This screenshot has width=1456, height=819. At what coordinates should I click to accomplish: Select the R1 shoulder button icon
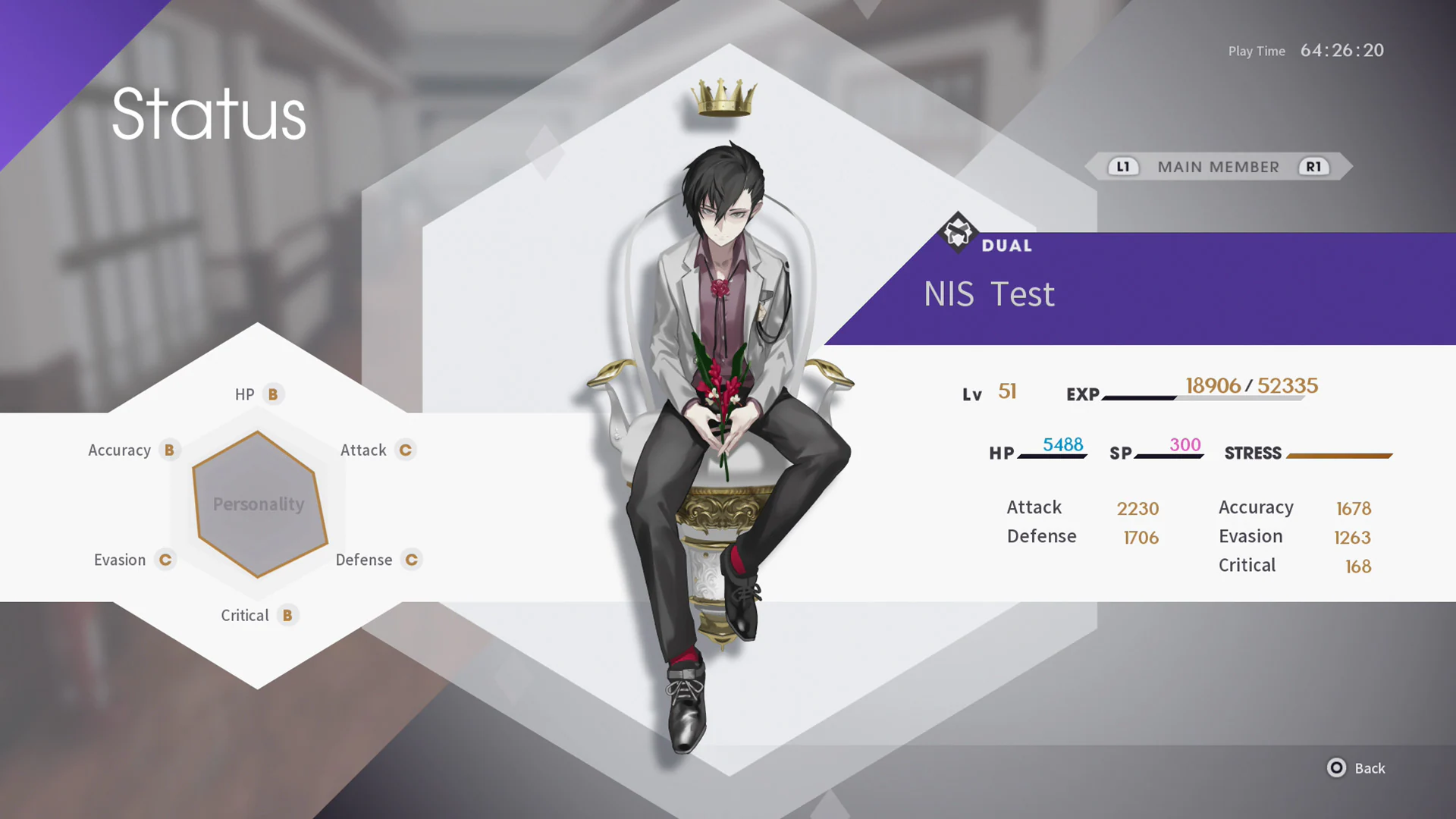[x=1314, y=167]
